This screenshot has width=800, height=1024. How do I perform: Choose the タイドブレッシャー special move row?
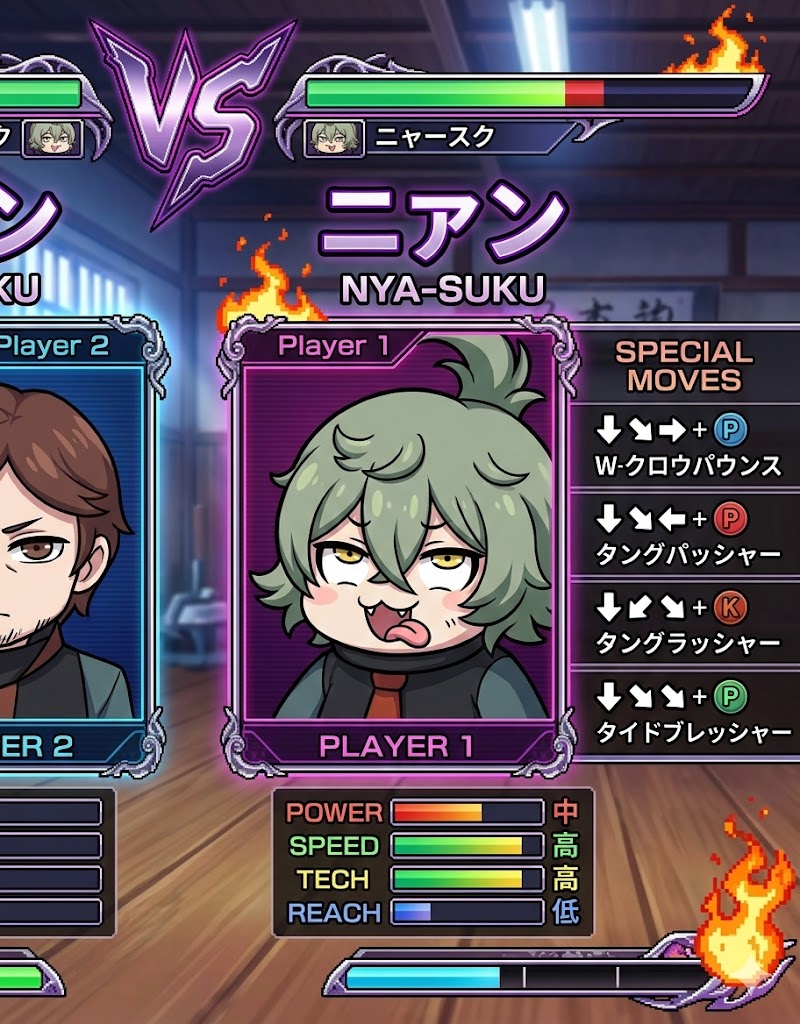[x=688, y=712]
